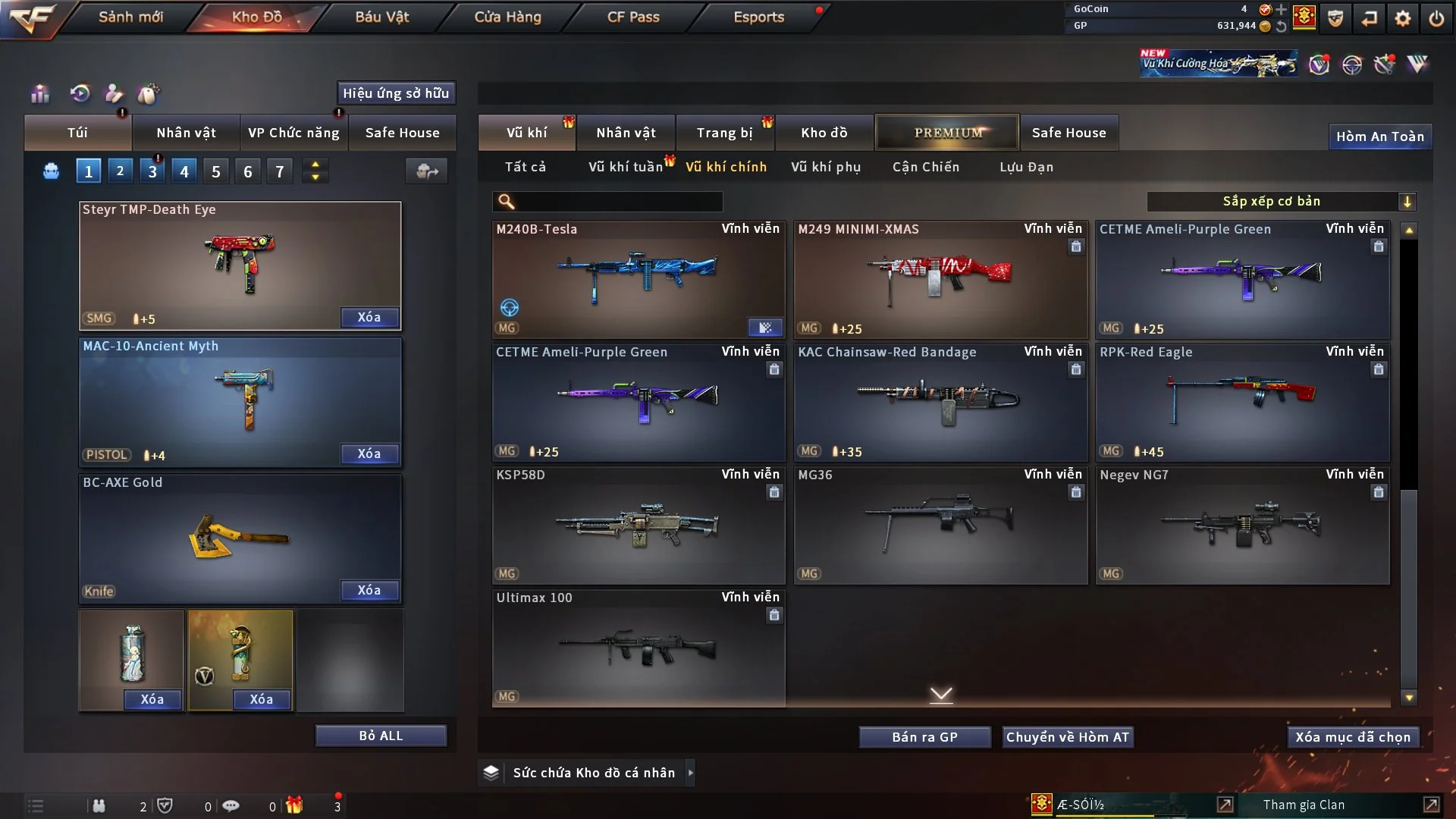Select bag preset number 4
This screenshot has height=819, width=1456.
click(x=184, y=171)
